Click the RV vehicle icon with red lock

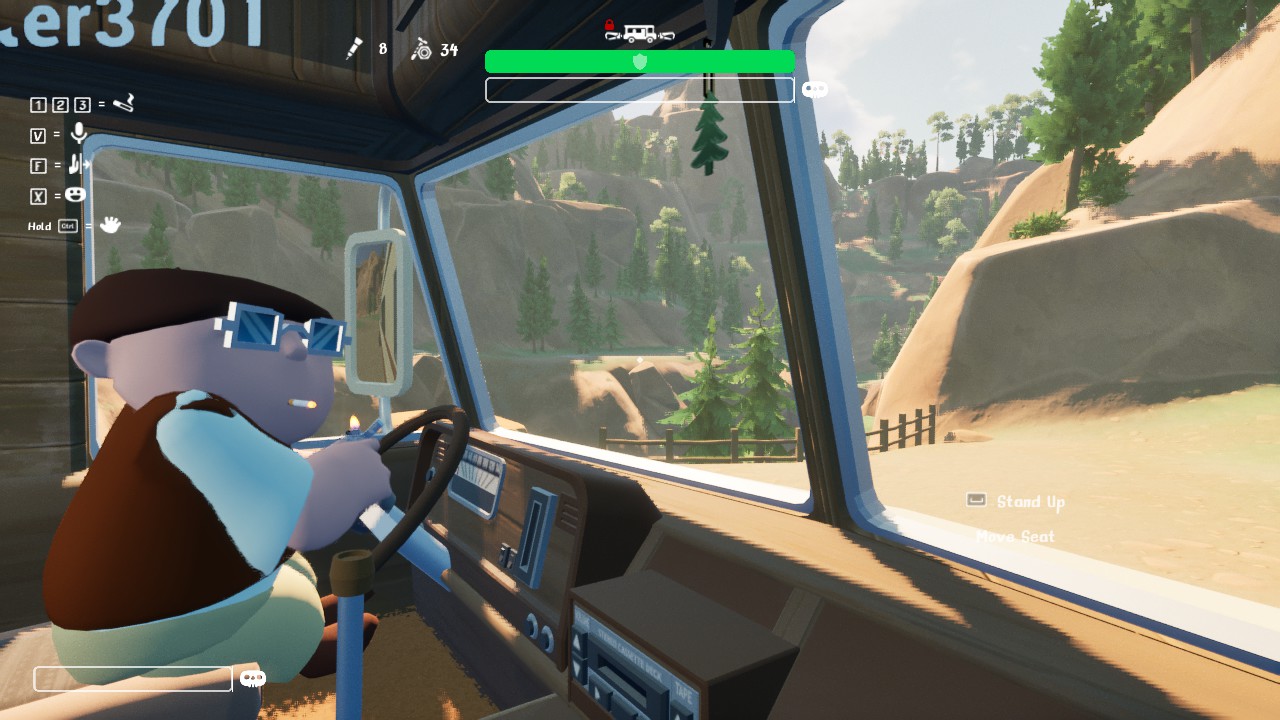coord(639,33)
